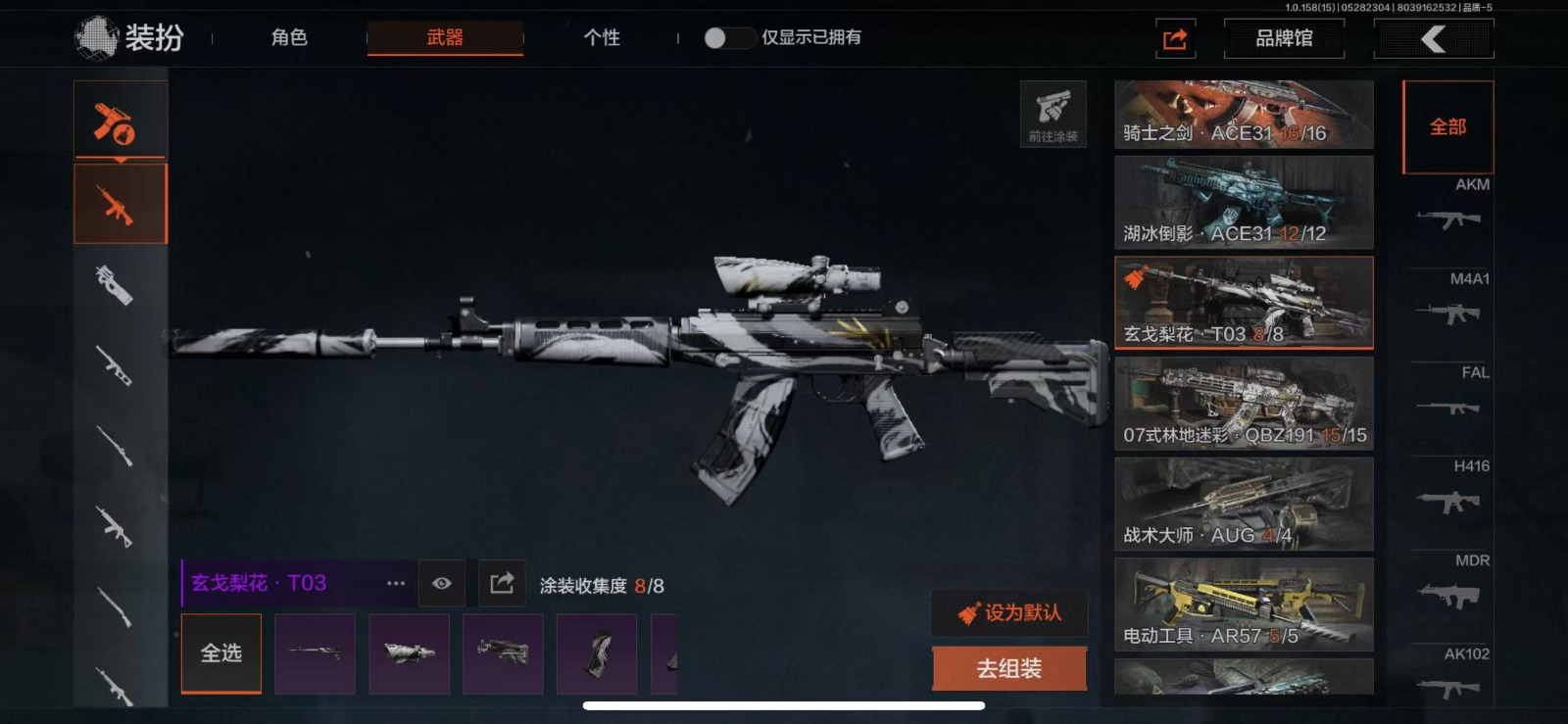This screenshot has height=724, width=1568.
Task: Choose the 骑士之剑 ACE31 skin
Action: [x=1244, y=115]
